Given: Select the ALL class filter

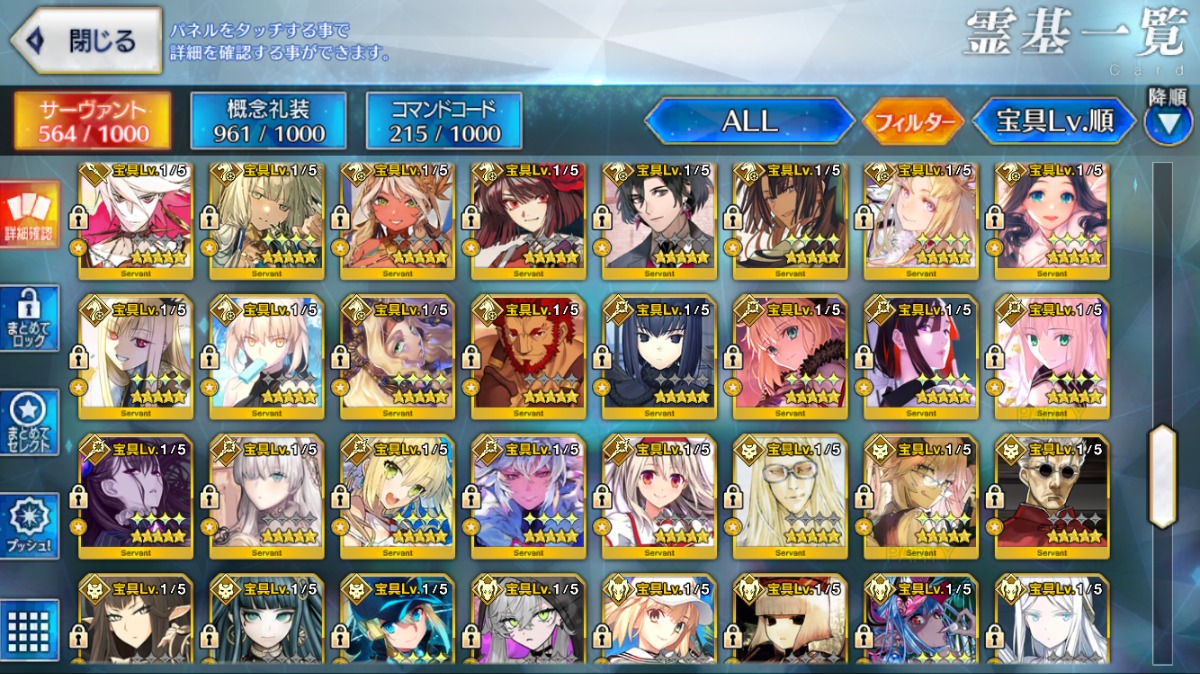Looking at the screenshot, I should coord(750,122).
